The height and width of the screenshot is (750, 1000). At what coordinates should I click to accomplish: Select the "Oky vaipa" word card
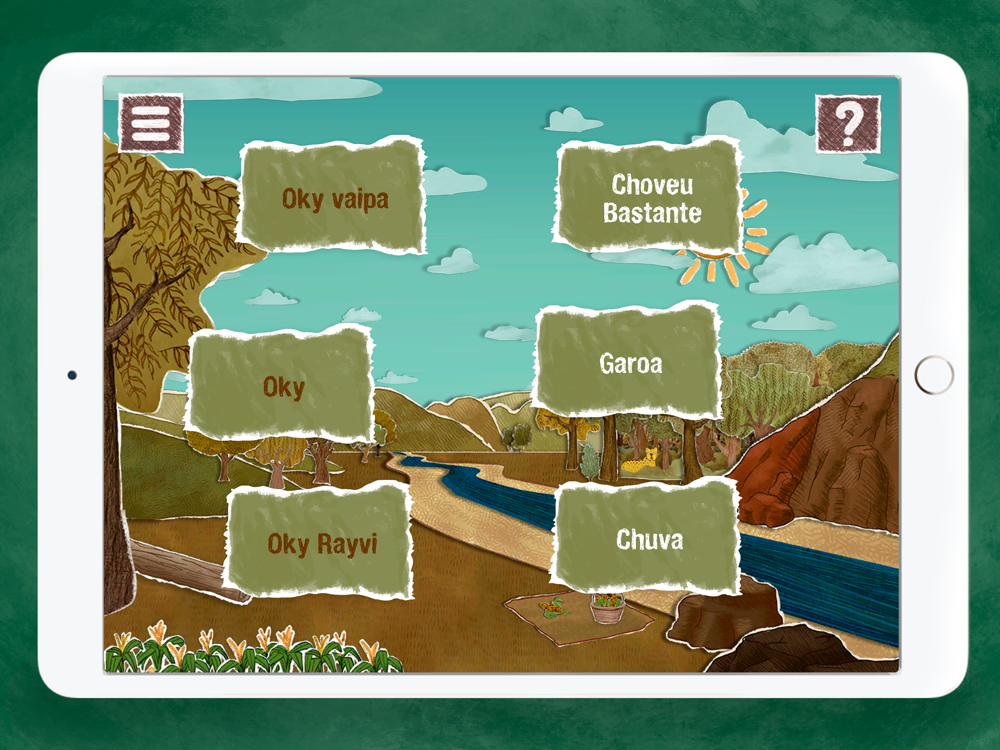tap(334, 197)
